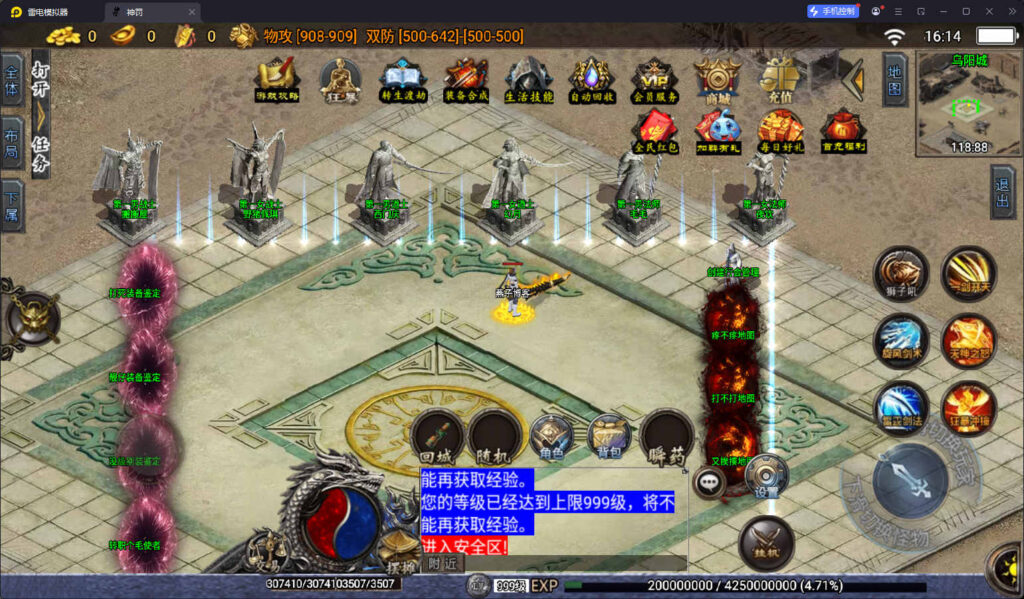Open the 全民红包 red envelope event
The image size is (1024, 599).
point(656,130)
